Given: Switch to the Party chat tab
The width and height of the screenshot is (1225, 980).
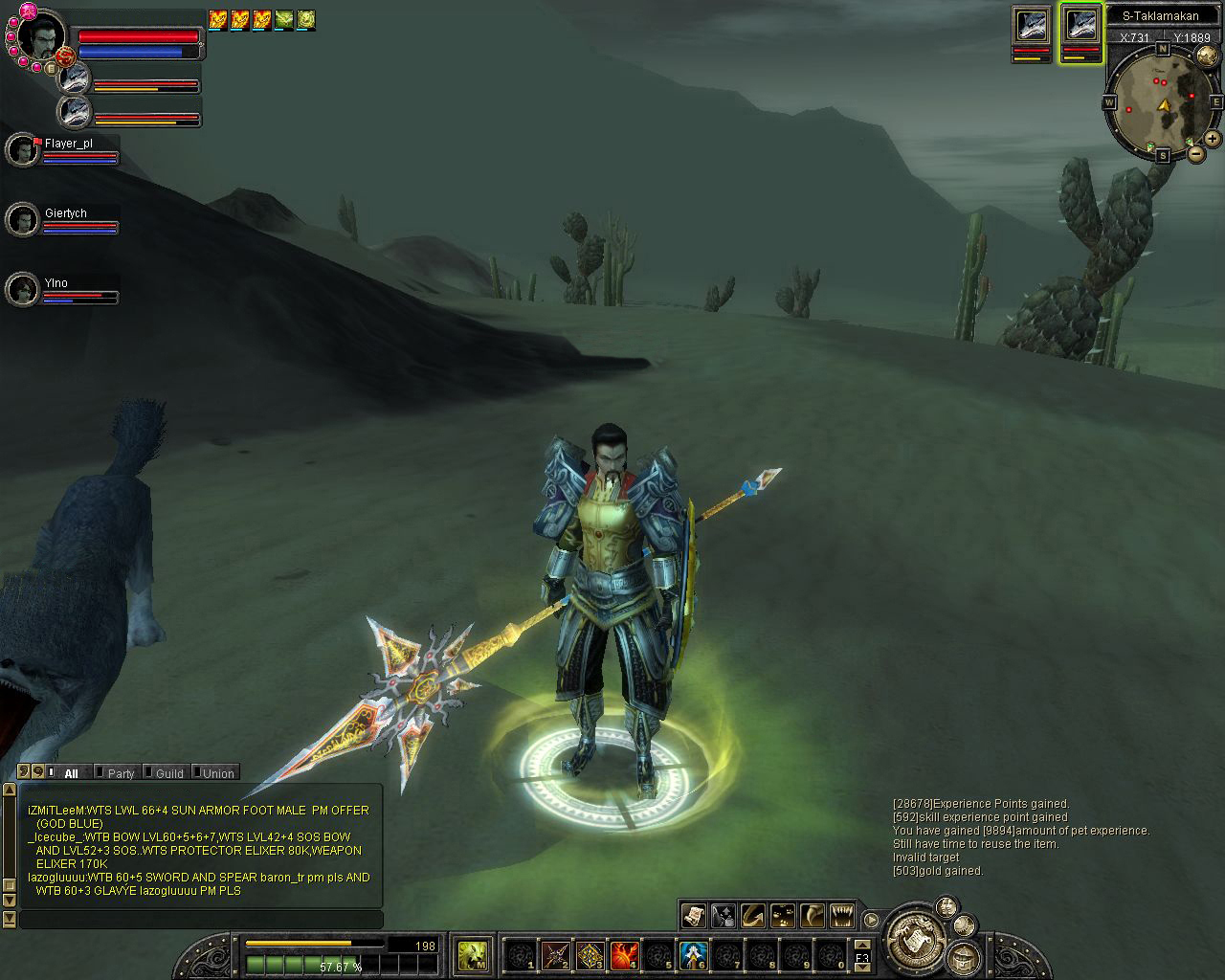Looking at the screenshot, I should (121, 773).
